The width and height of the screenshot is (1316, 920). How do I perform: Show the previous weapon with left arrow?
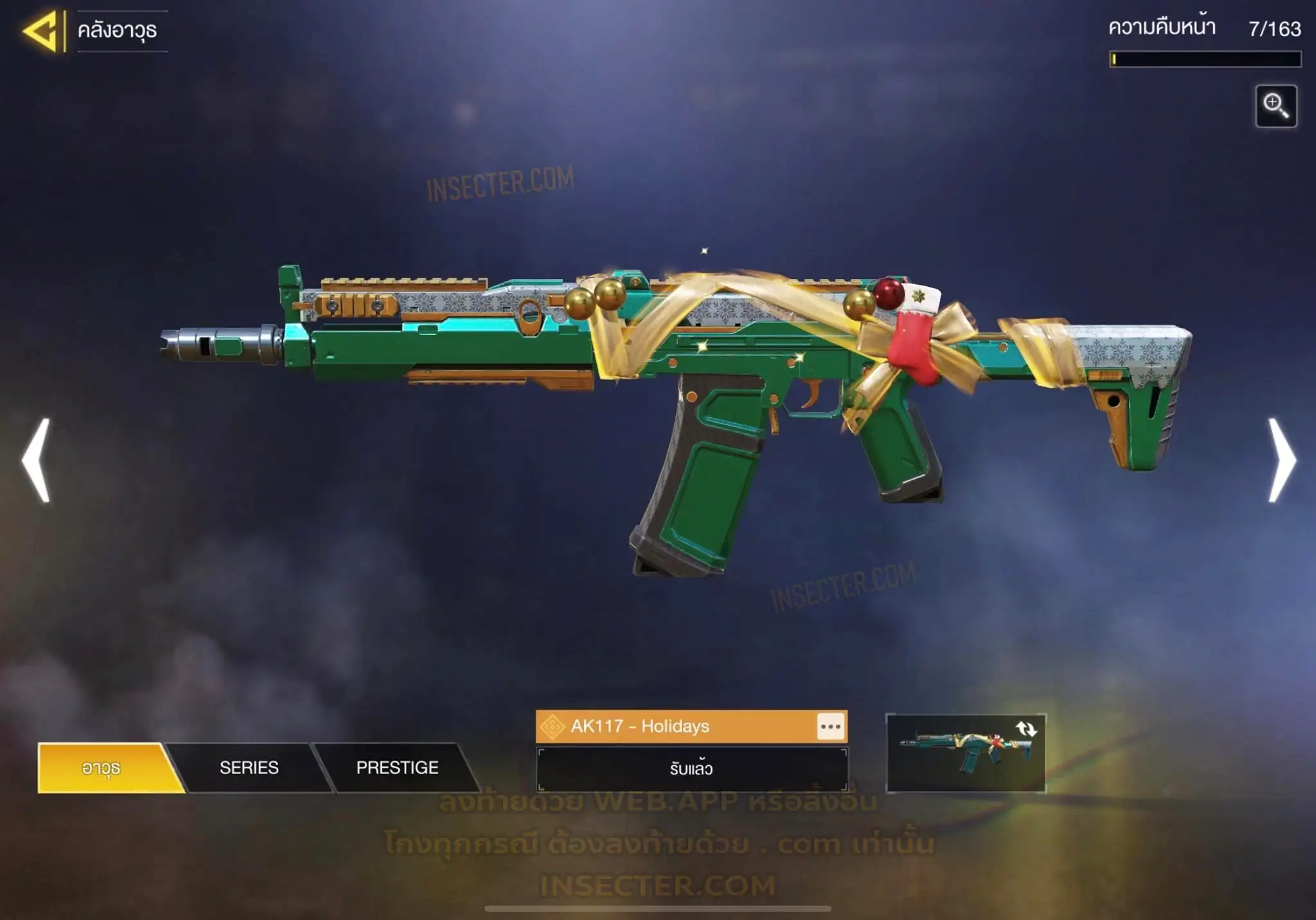pos(37,460)
